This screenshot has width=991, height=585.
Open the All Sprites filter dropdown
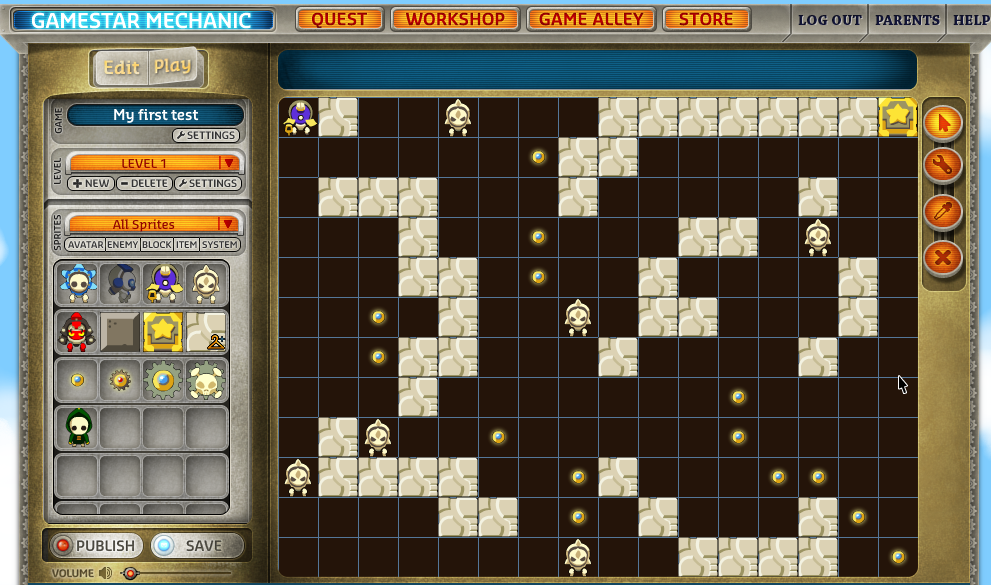pos(228,224)
